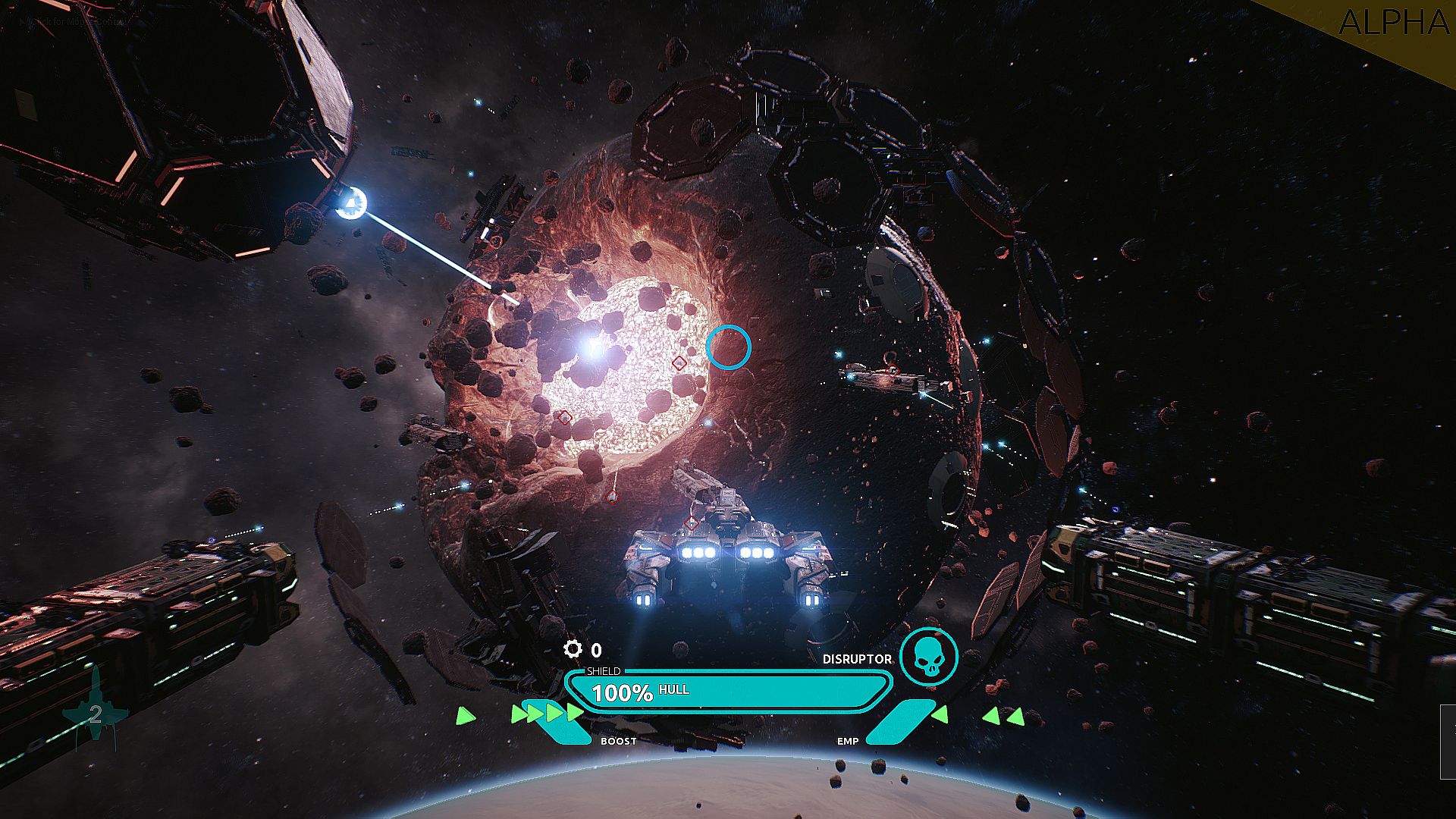This screenshot has width=1456, height=819.
Task: Open the grey panel at the right edge
Action: pyautogui.click(x=1448, y=742)
